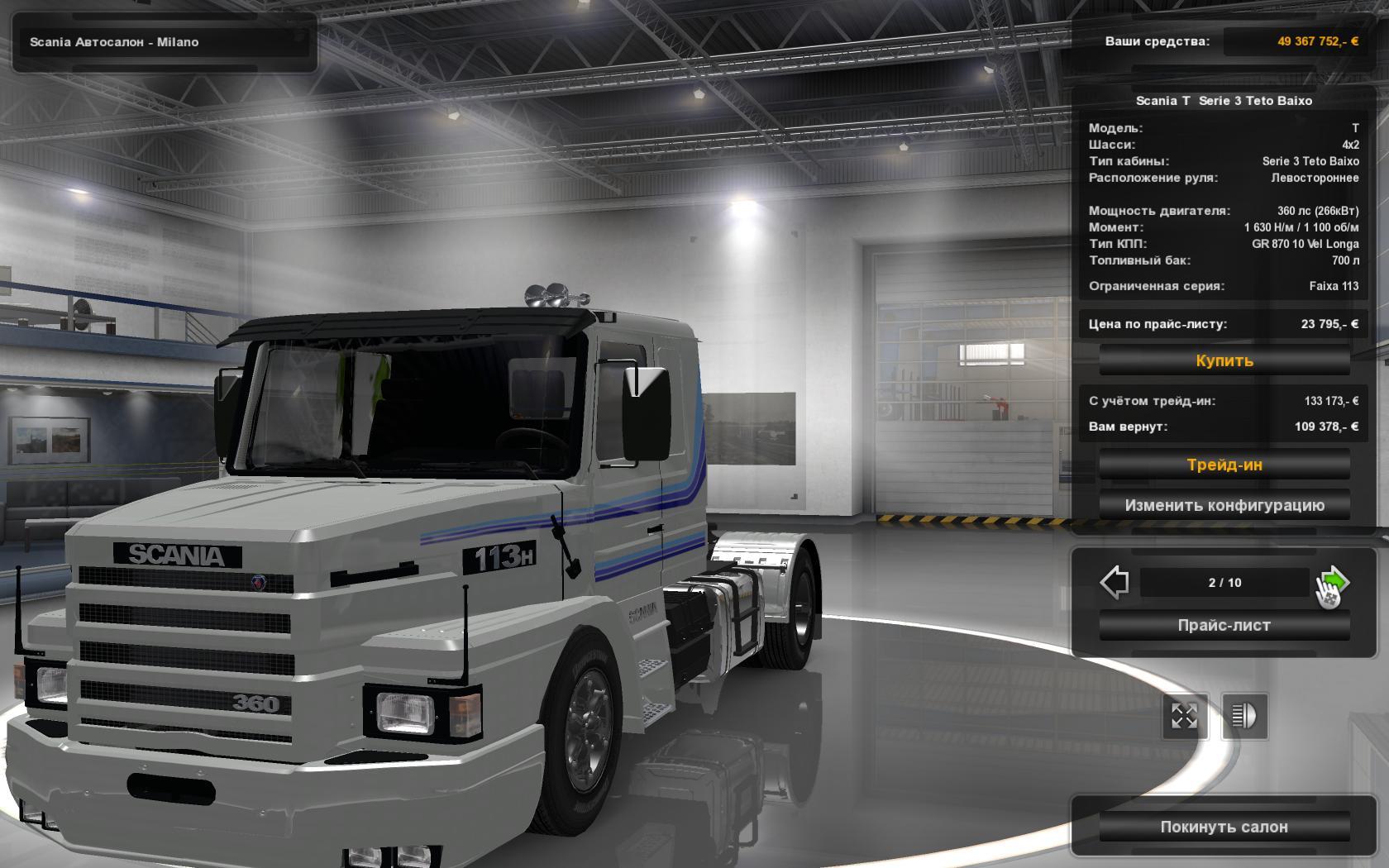Click Покинуть салон to leave the dealership
Screen dimensions: 1389x868
(1226, 826)
